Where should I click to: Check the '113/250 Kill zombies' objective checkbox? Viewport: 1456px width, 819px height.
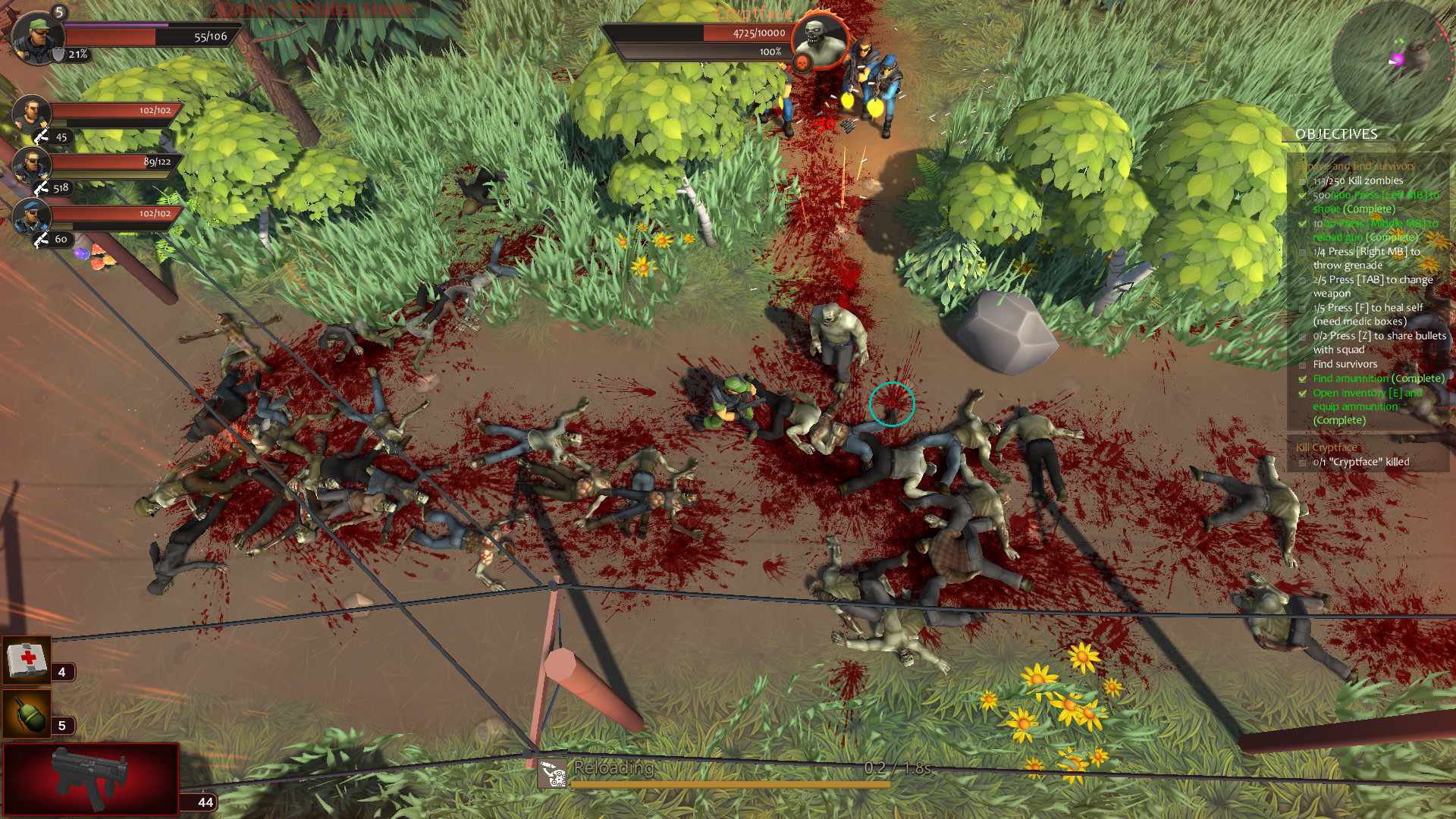[x=1302, y=180]
